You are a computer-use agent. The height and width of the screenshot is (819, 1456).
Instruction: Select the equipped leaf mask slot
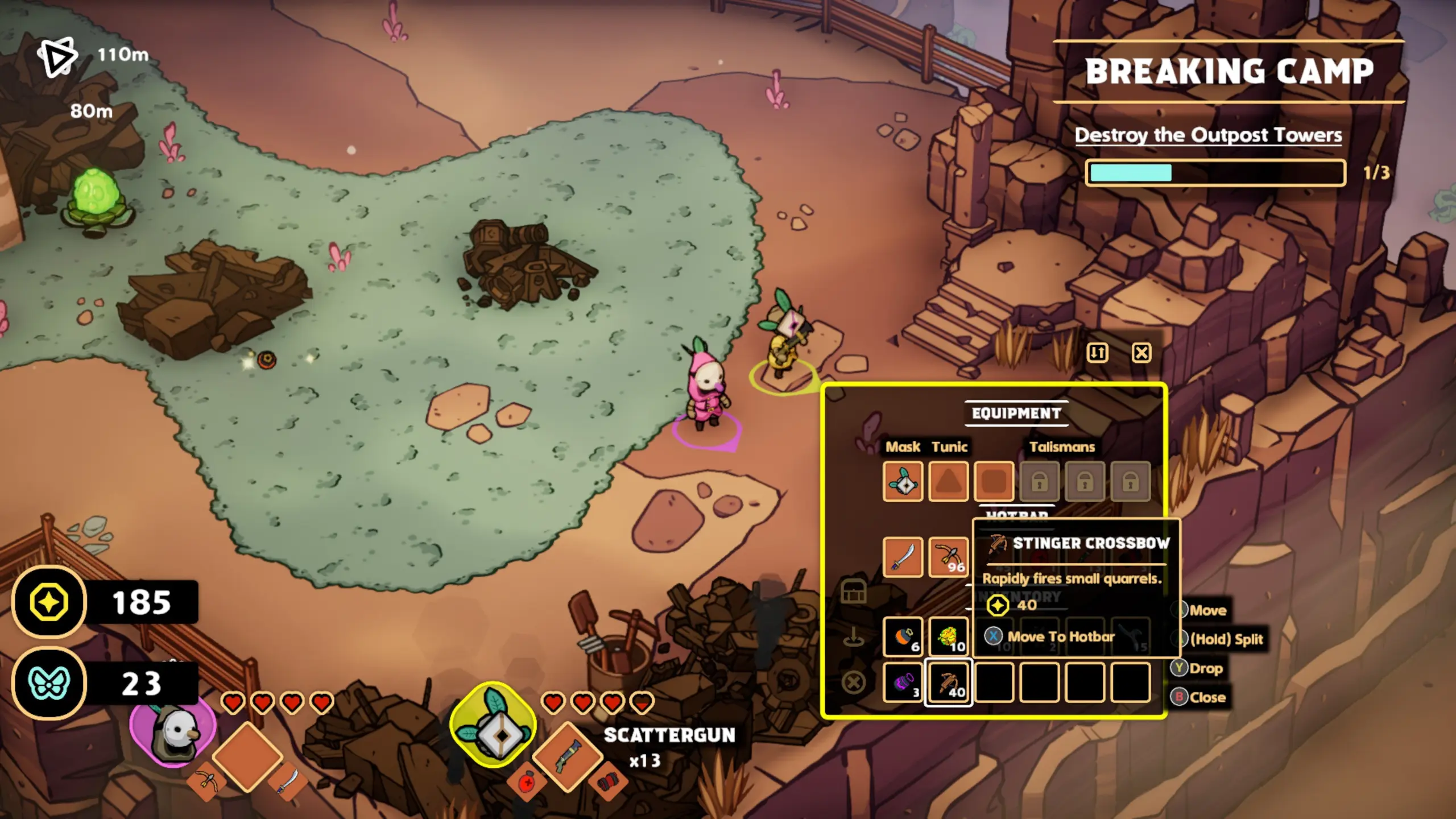click(x=903, y=482)
